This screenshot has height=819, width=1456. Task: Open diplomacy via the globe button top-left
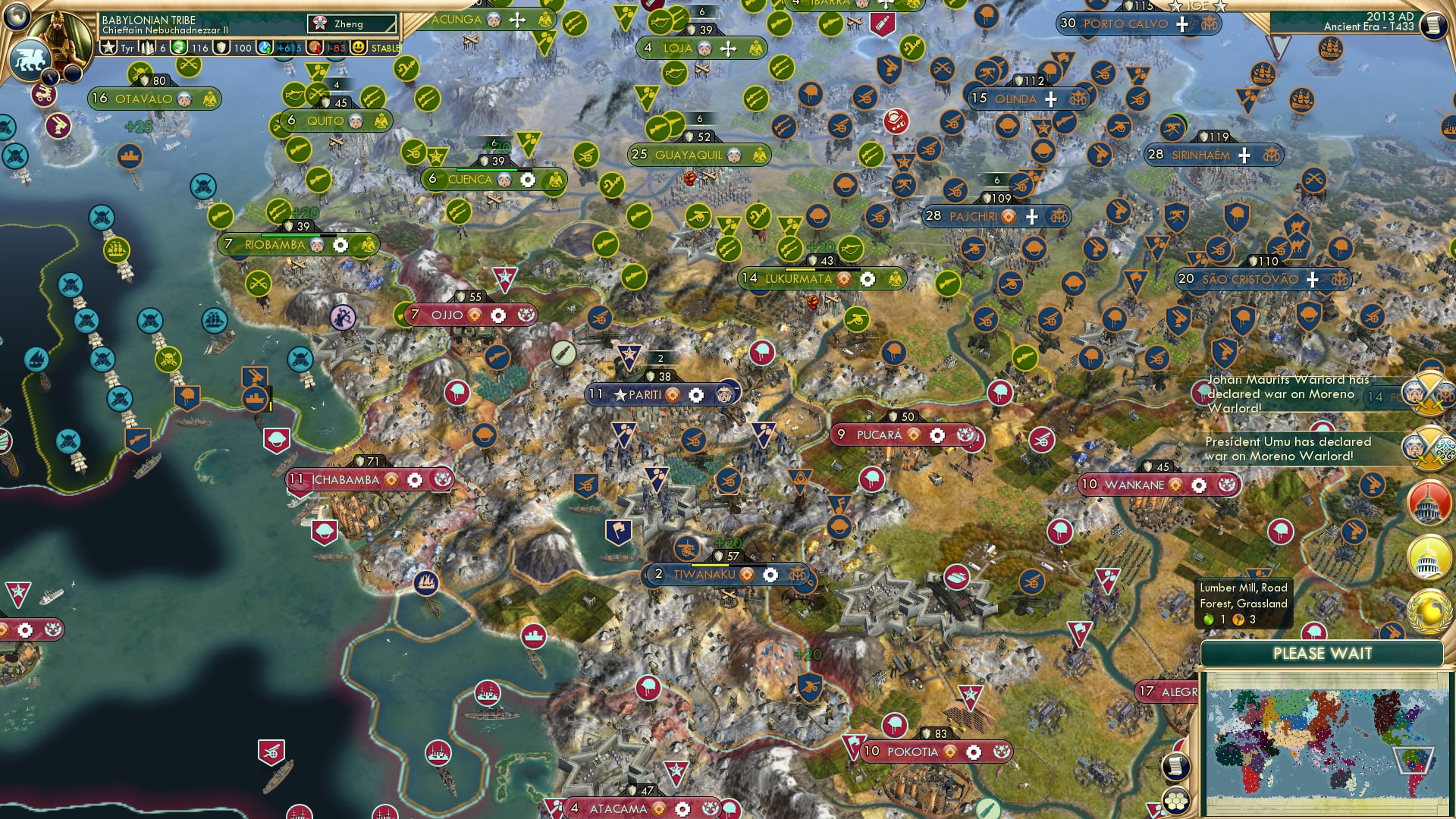pos(16,19)
